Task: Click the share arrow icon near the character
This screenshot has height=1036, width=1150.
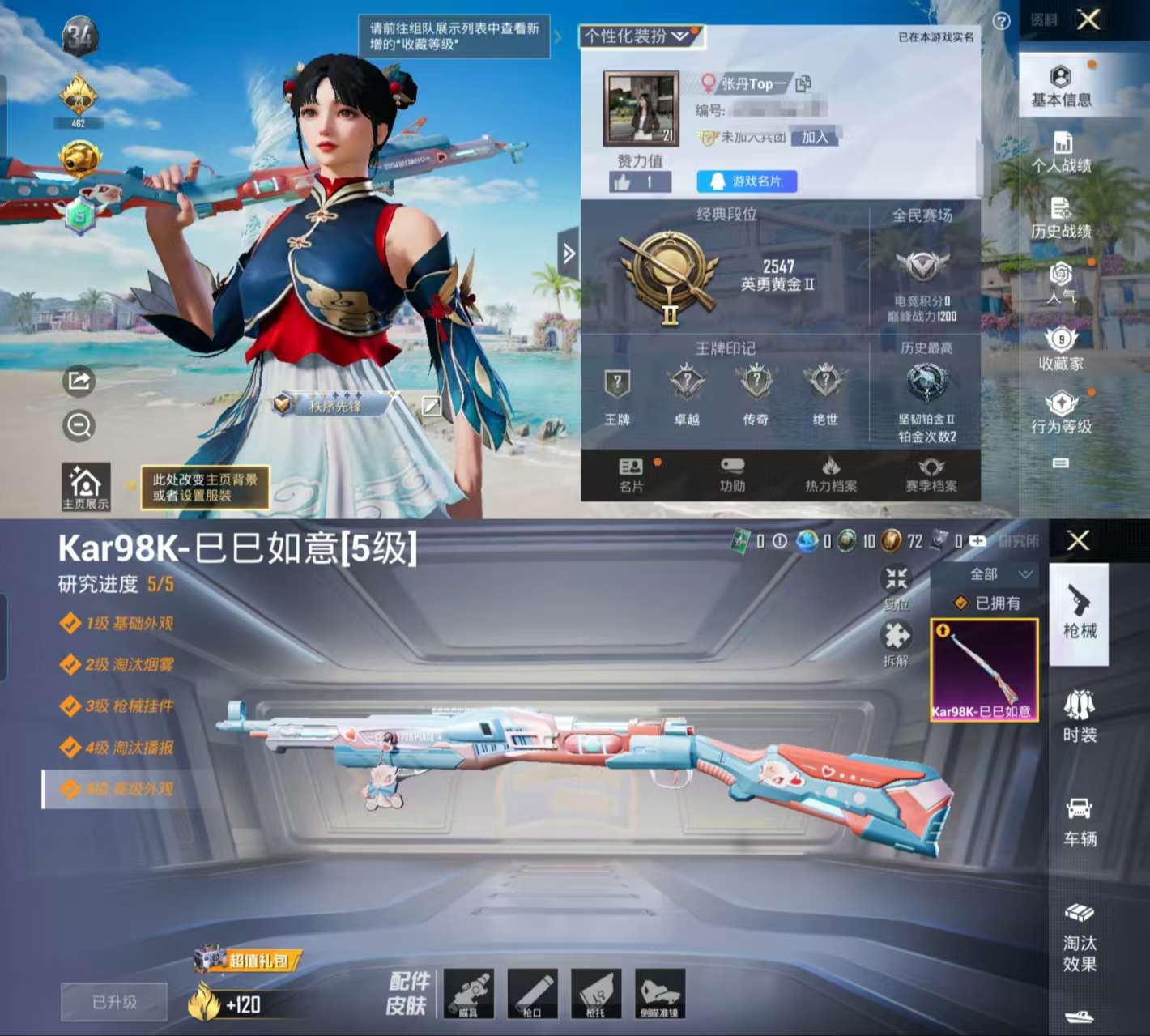Action: [79, 381]
